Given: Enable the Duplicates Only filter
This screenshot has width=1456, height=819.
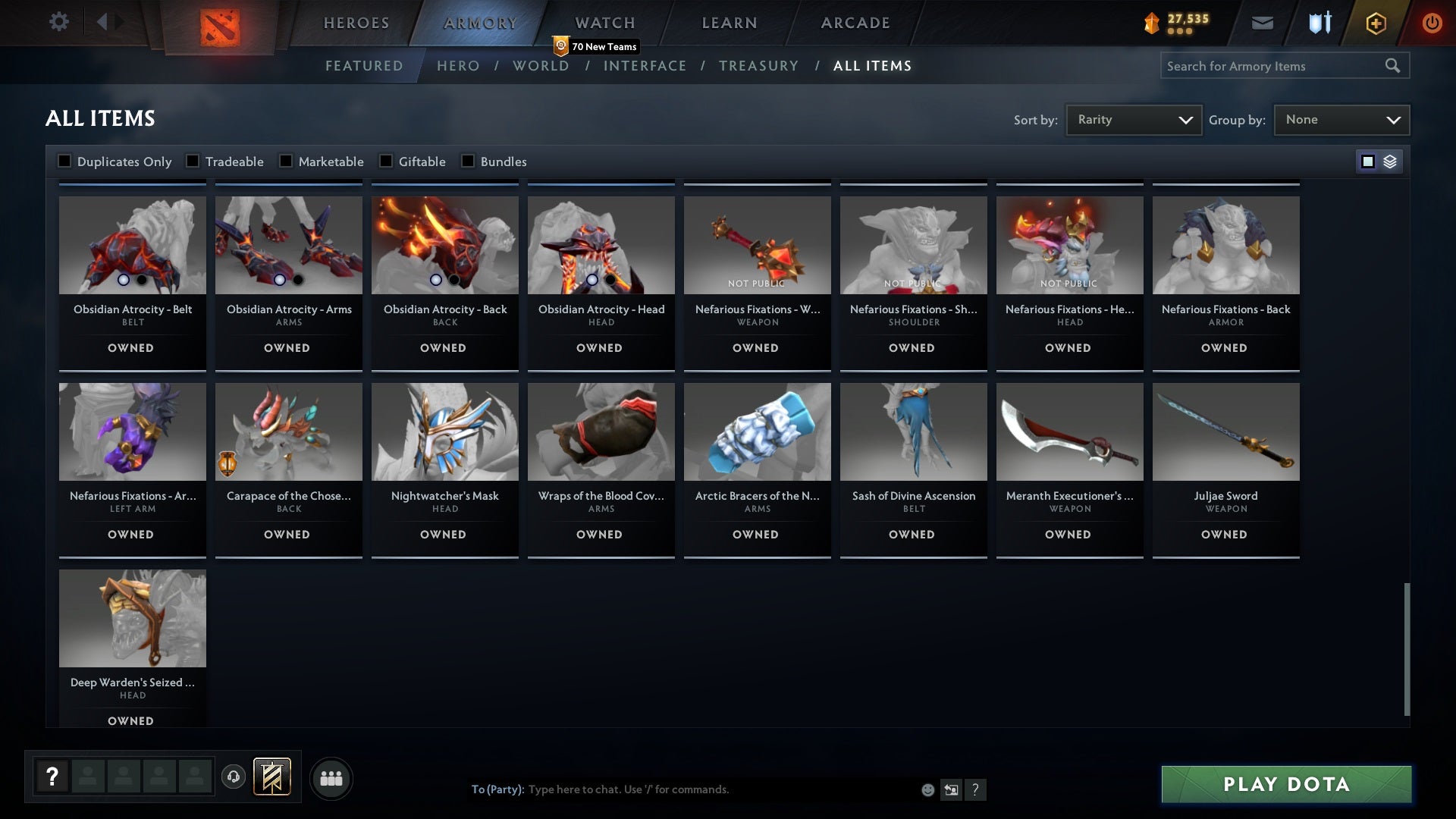Looking at the screenshot, I should coord(65,161).
